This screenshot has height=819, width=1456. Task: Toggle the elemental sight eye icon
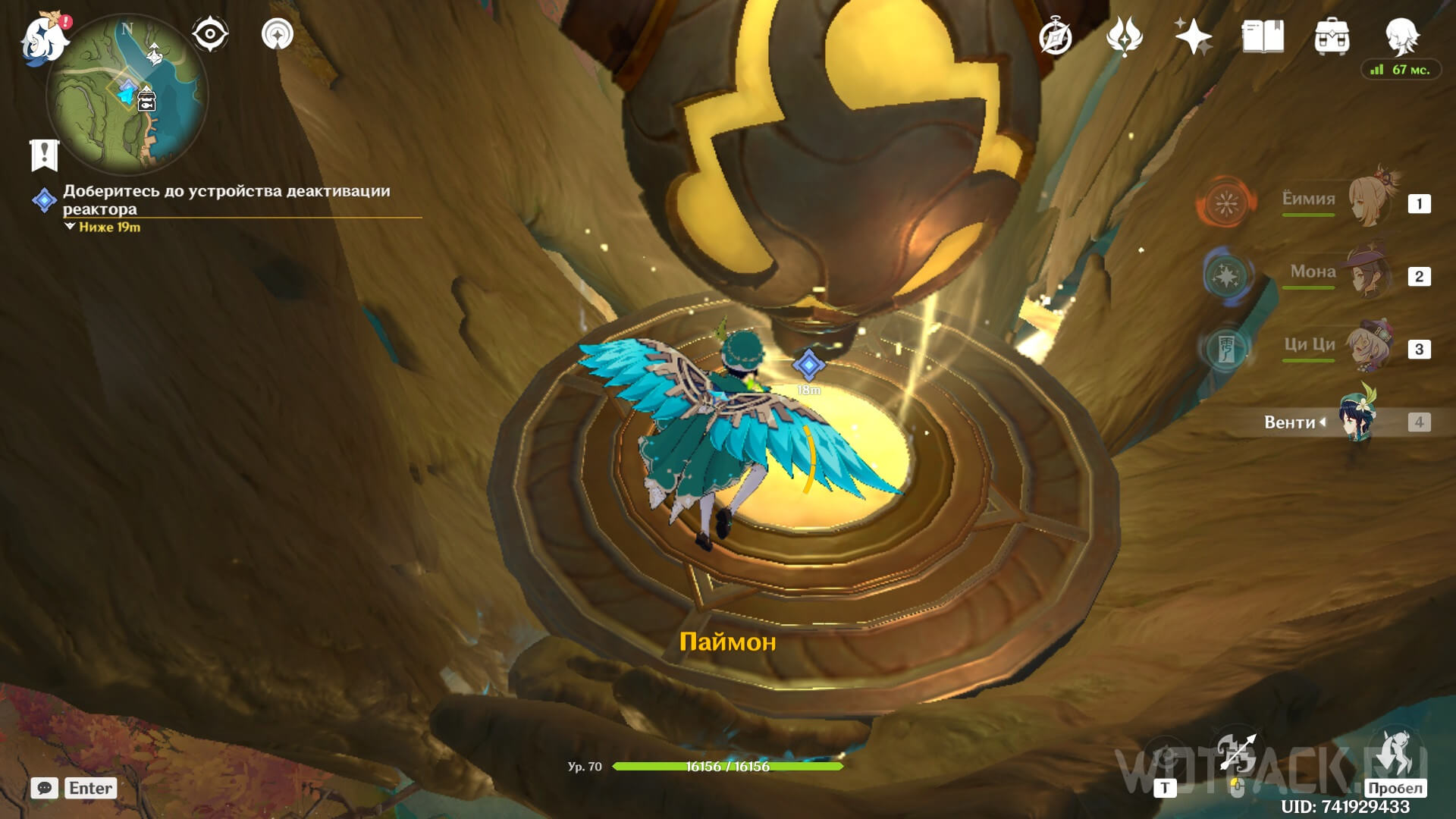tap(209, 34)
